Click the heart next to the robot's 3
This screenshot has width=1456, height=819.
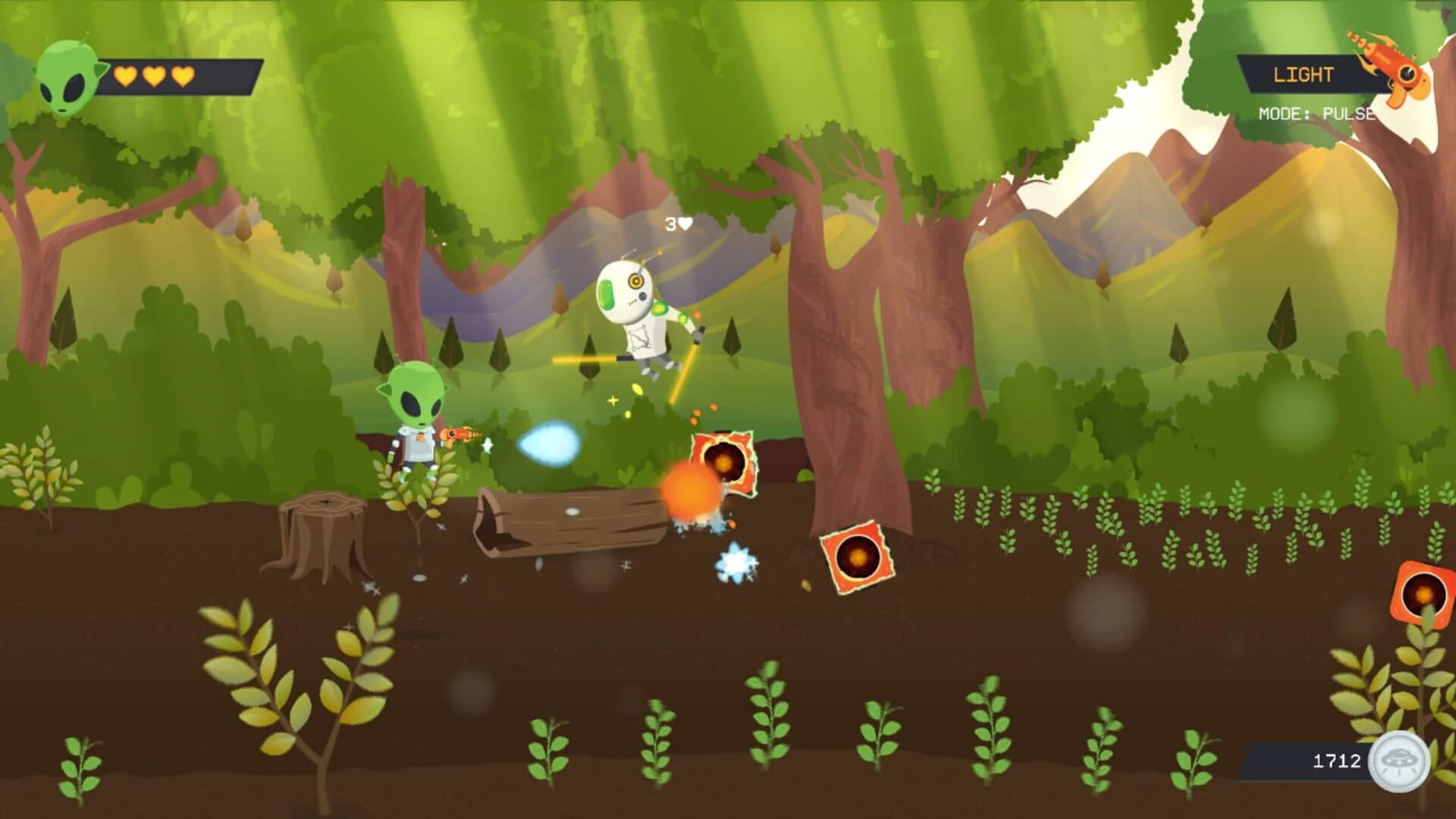tap(685, 222)
